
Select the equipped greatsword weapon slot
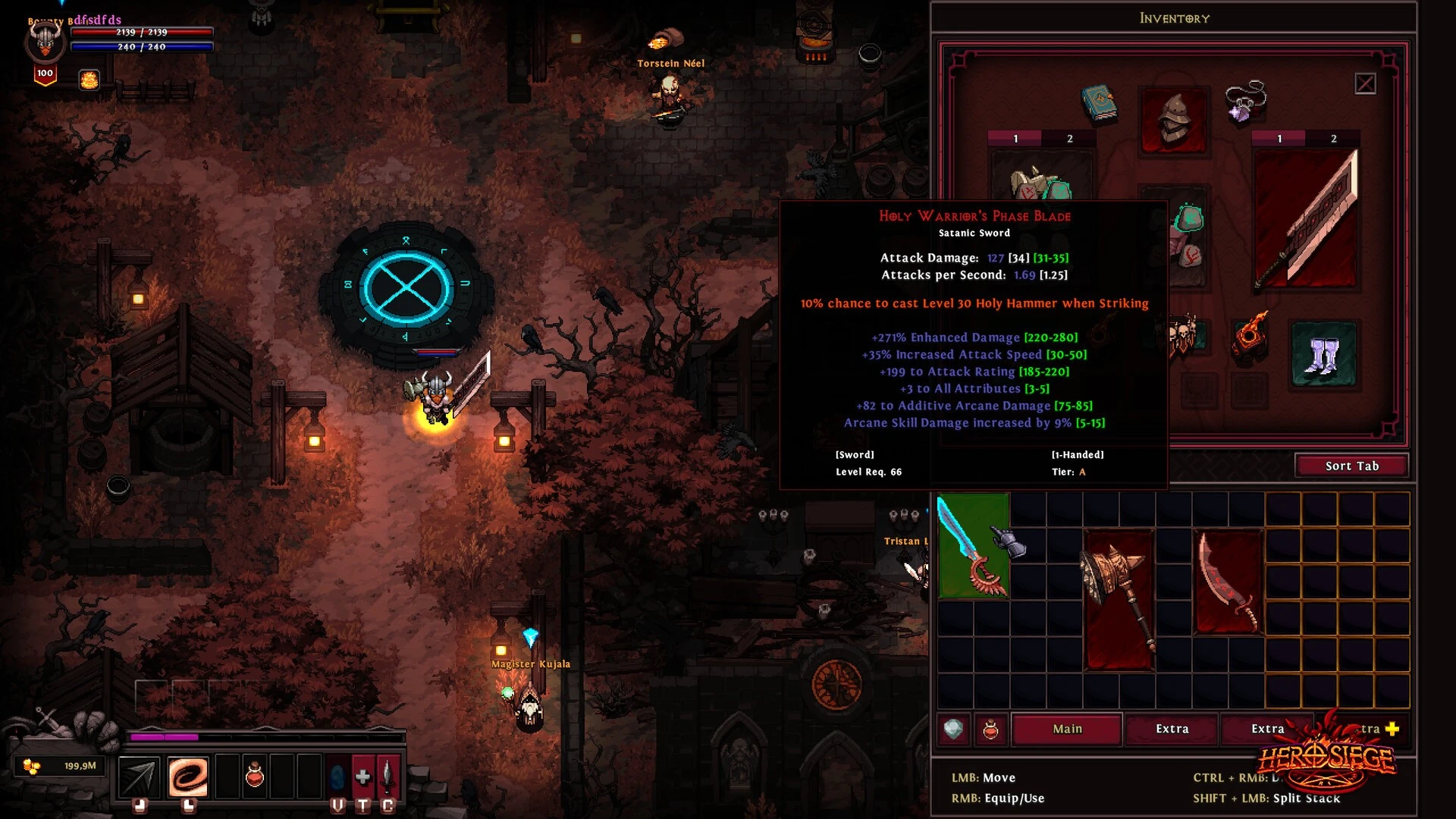(1306, 219)
